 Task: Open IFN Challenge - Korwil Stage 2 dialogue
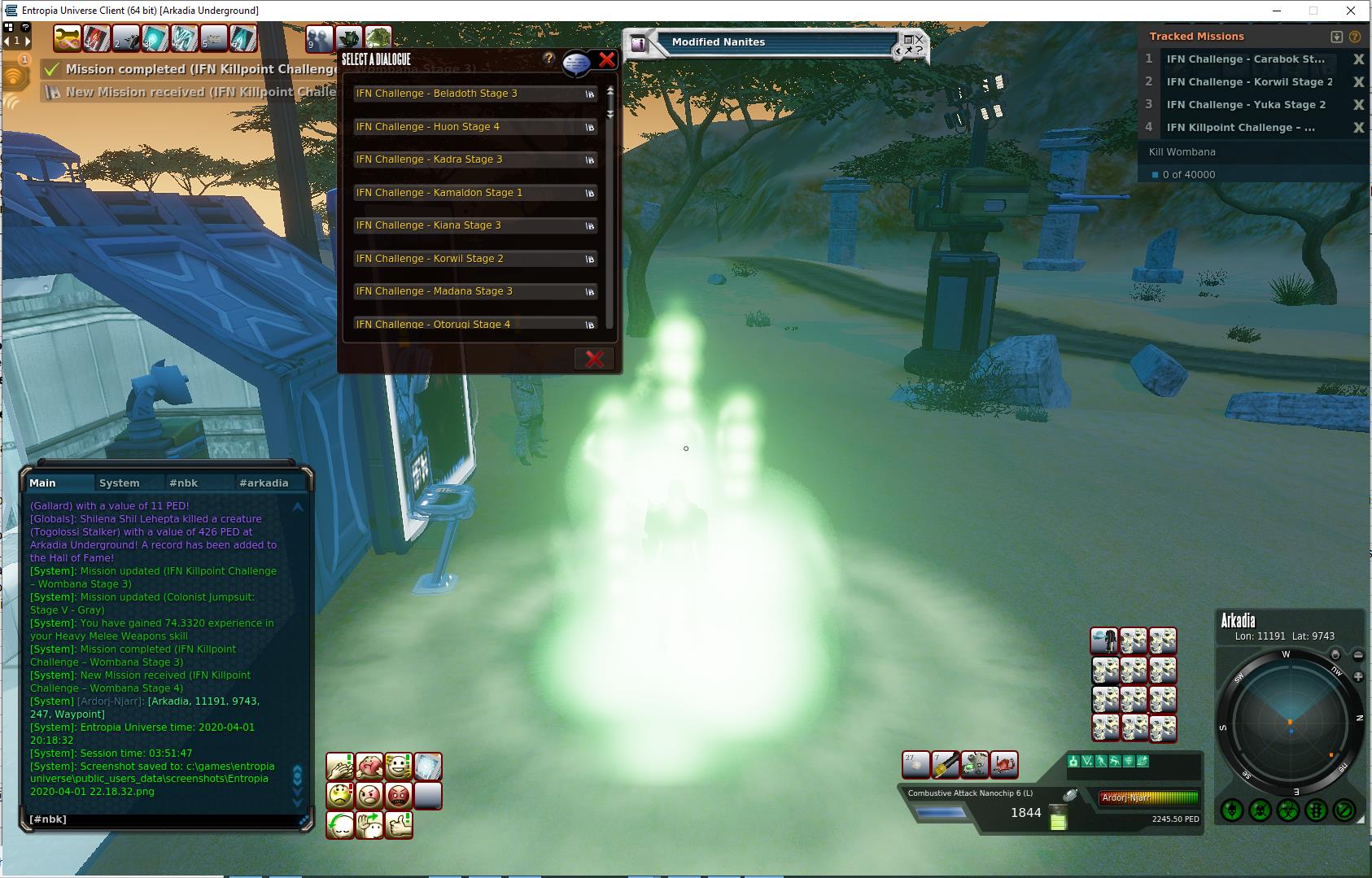tap(475, 259)
